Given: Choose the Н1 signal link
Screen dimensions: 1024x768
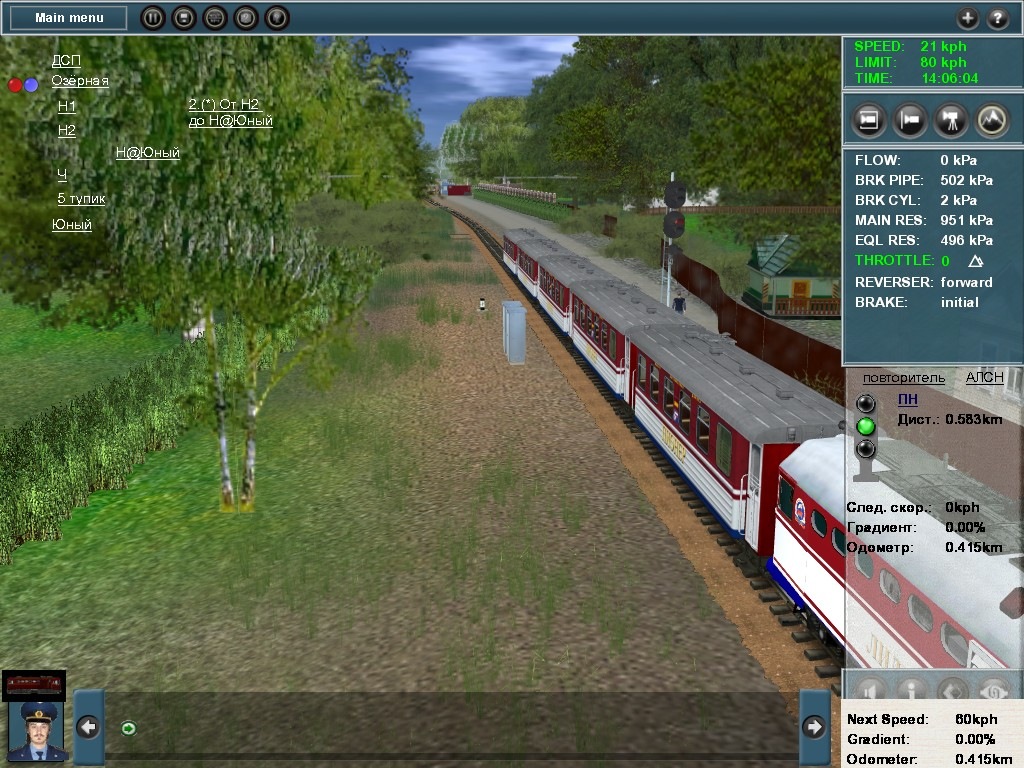Looking at the screenshot, I should (67, 106).
